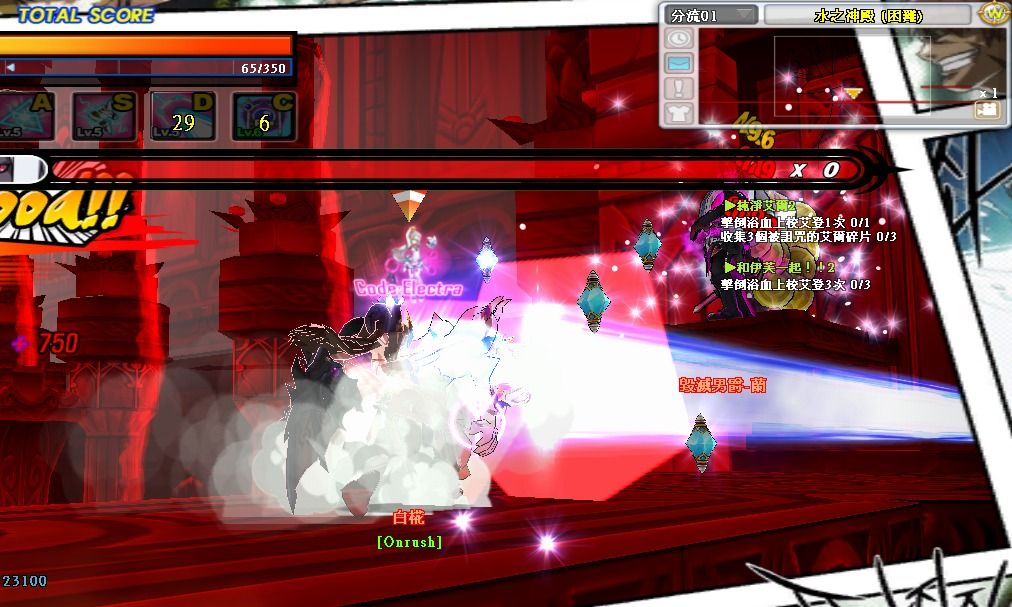
Task: Activate the skill in slot S
Action: click(x=104, y=117)
